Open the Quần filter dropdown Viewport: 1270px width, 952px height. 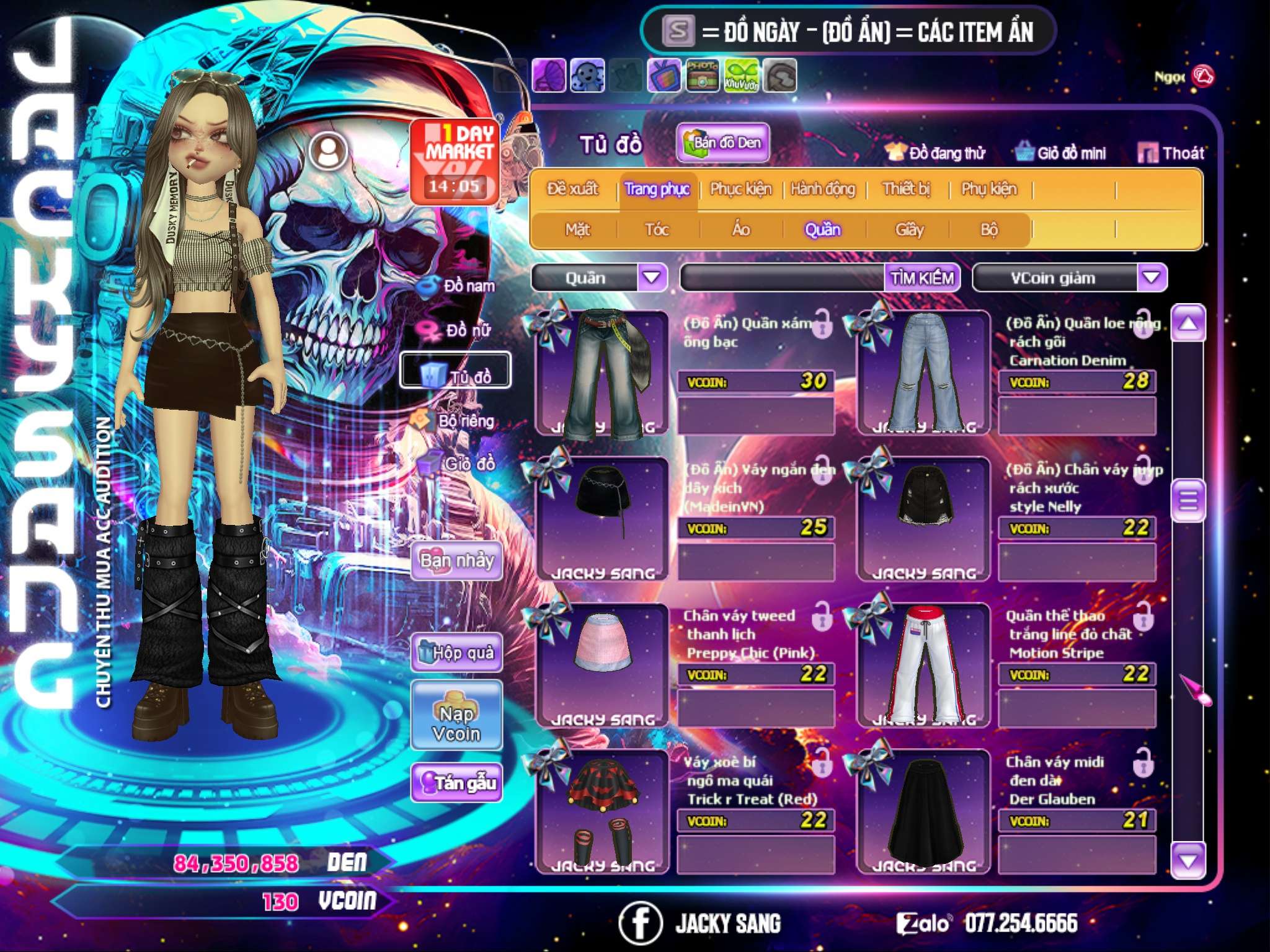click(x=652, y=277)
